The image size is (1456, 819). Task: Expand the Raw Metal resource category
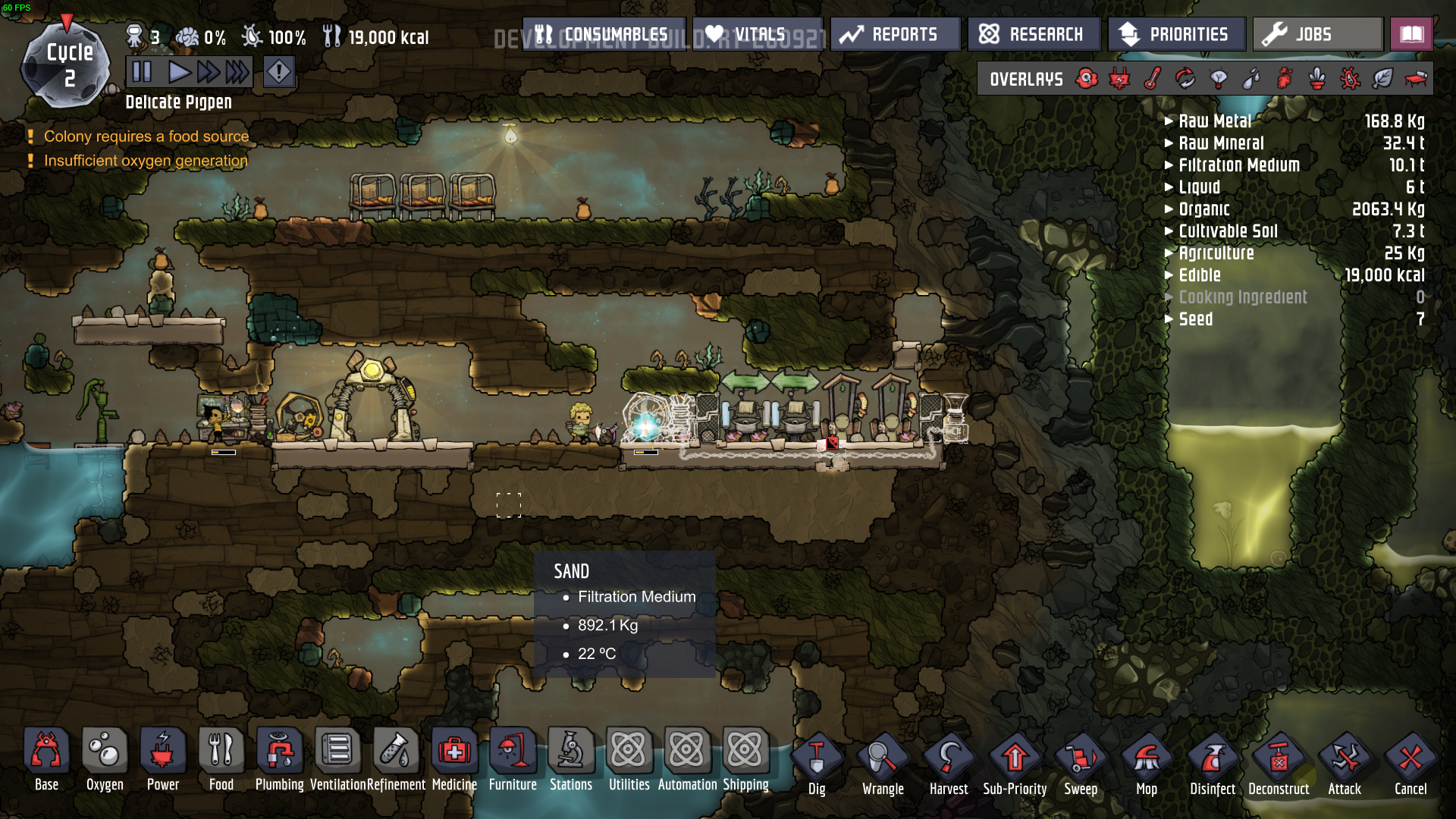click(1215, 121)
